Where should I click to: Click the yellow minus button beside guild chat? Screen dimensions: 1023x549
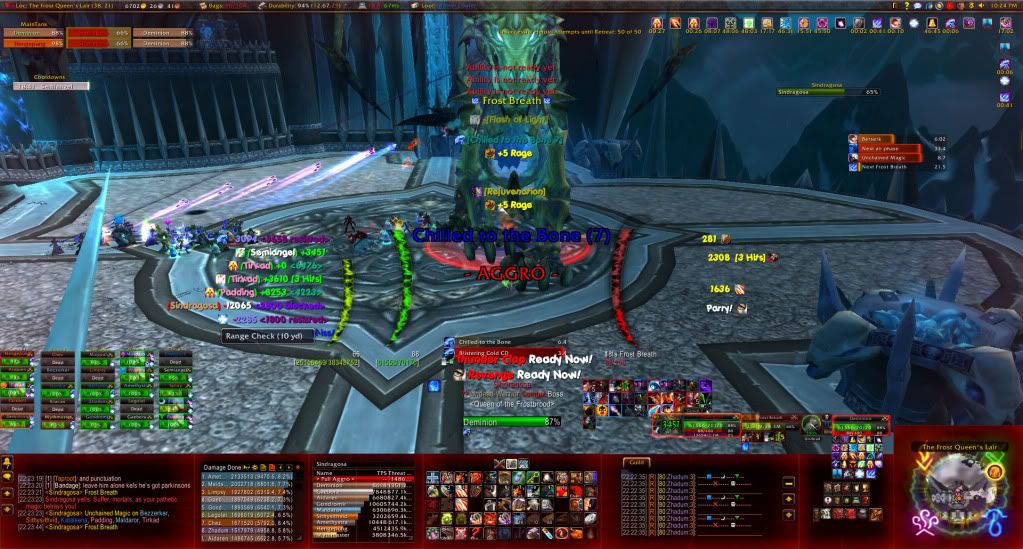pyautogui.click(x=788, y=482)
